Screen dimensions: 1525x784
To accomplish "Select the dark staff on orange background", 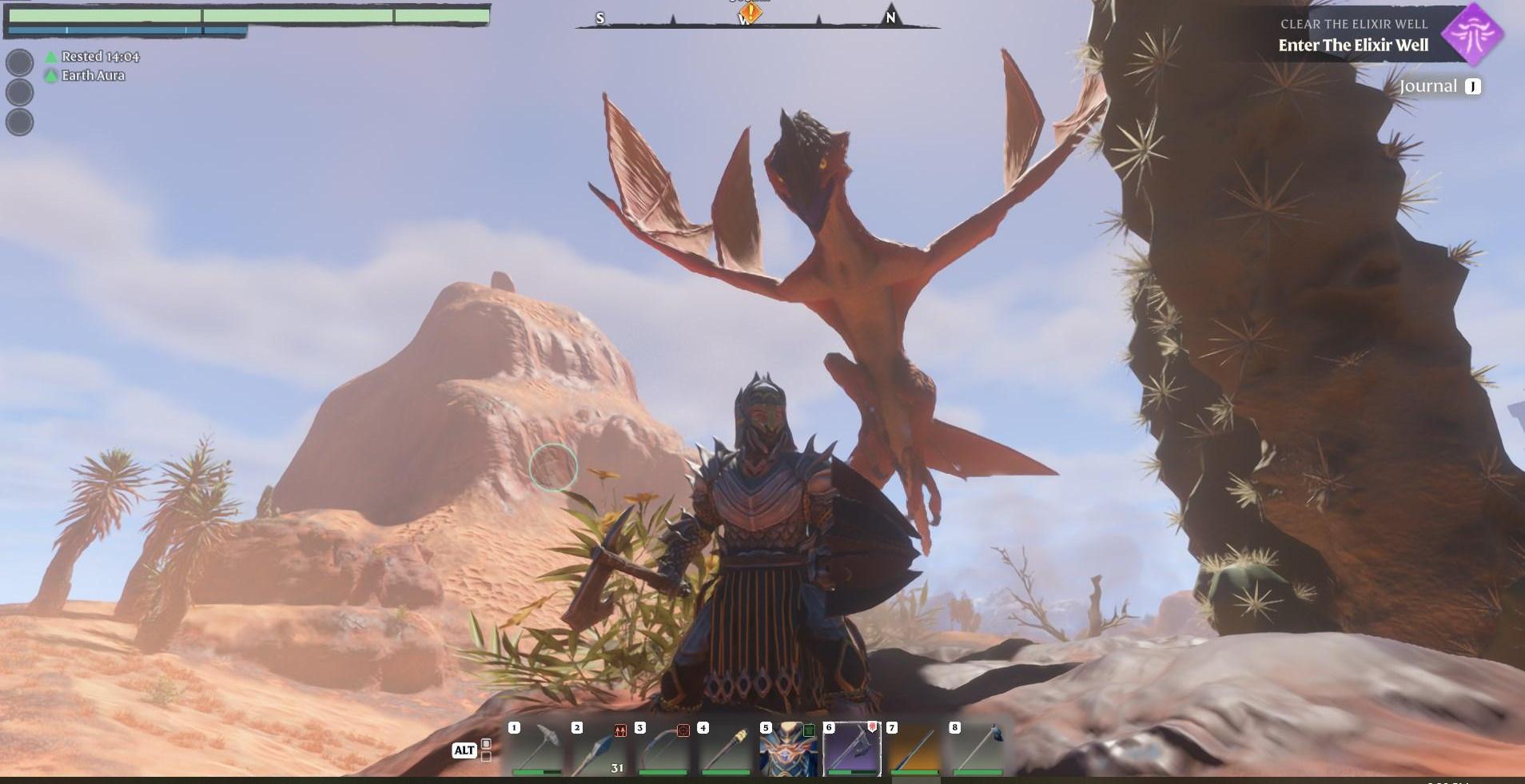I will tap(914, 749).
